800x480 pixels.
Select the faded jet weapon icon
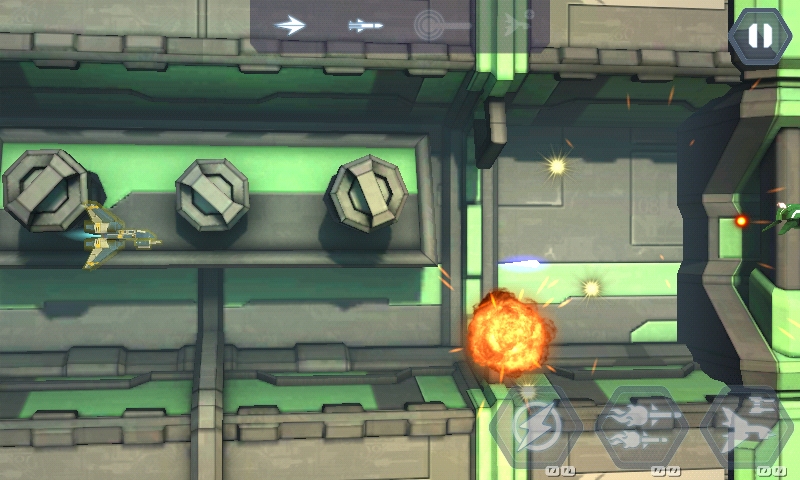[x=517, y=22]
